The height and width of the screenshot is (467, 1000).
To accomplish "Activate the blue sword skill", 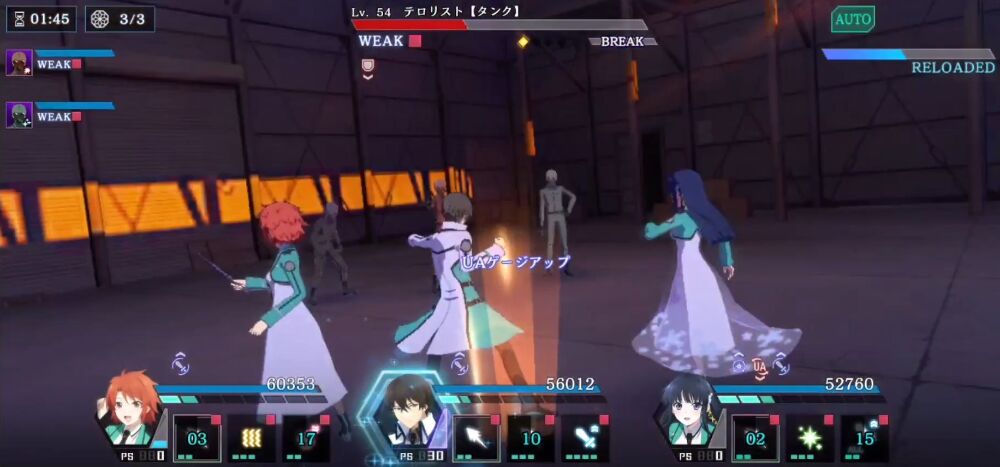I will click(585, 439).
